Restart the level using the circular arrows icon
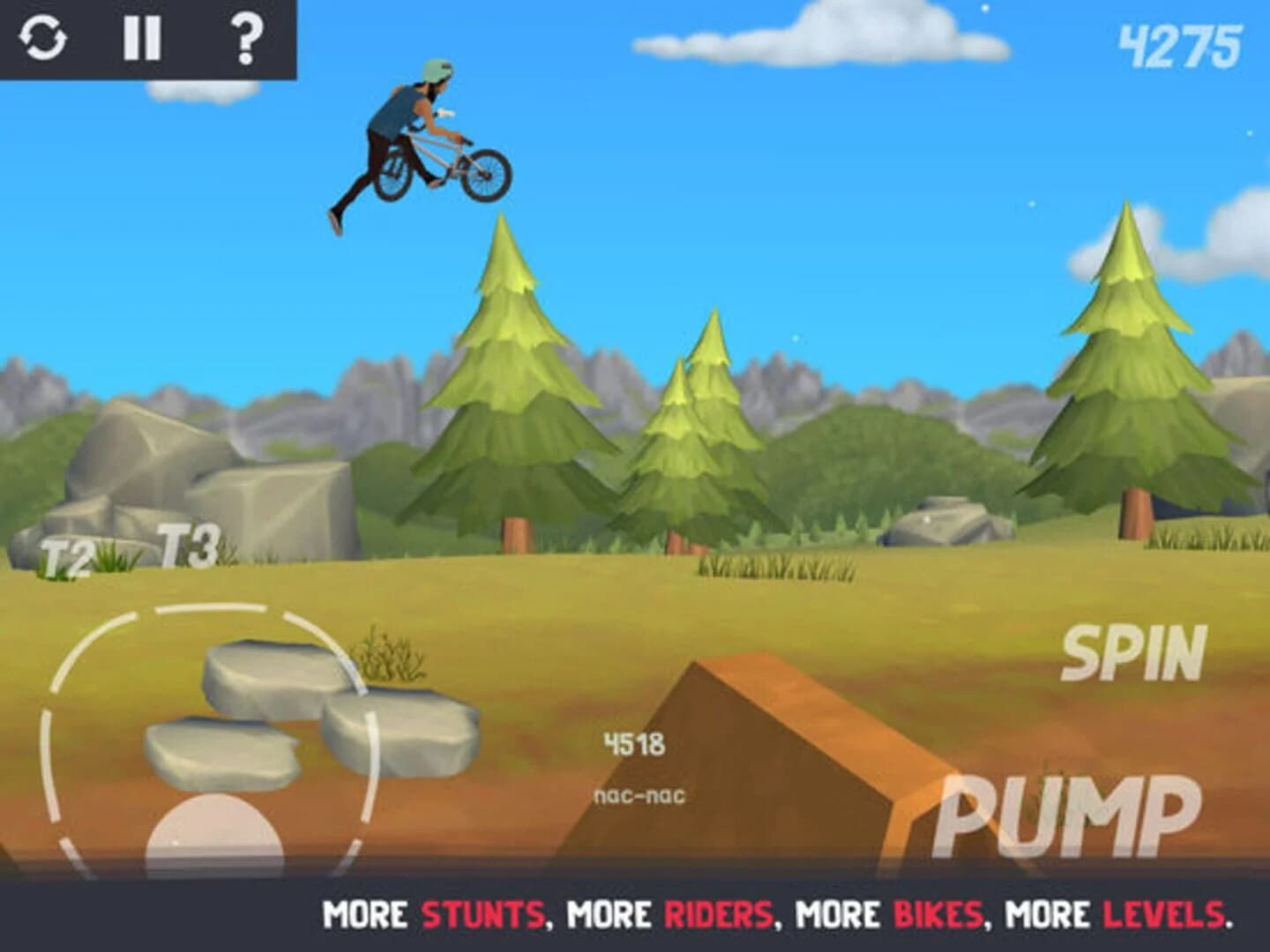The height and width of the screenshot is (952, 1270). 42,39
